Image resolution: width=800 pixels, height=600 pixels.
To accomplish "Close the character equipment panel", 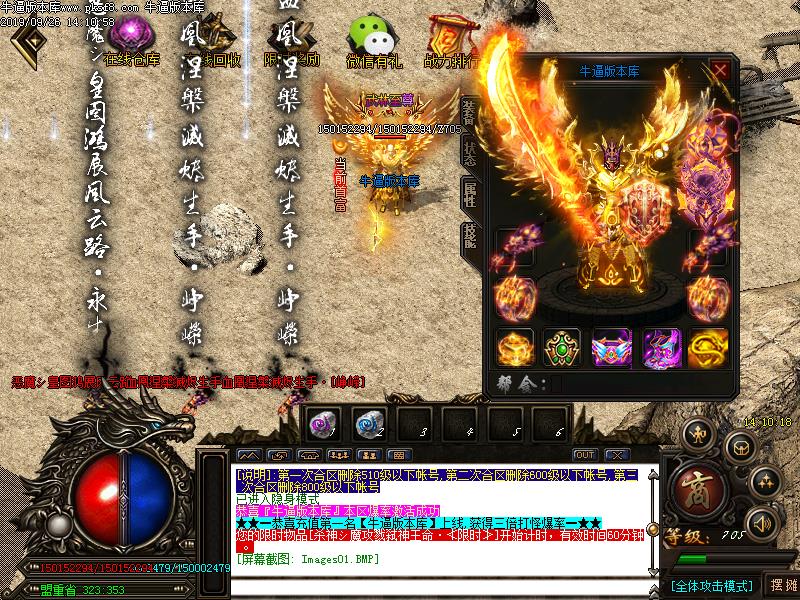I will [x=720, y=70].
